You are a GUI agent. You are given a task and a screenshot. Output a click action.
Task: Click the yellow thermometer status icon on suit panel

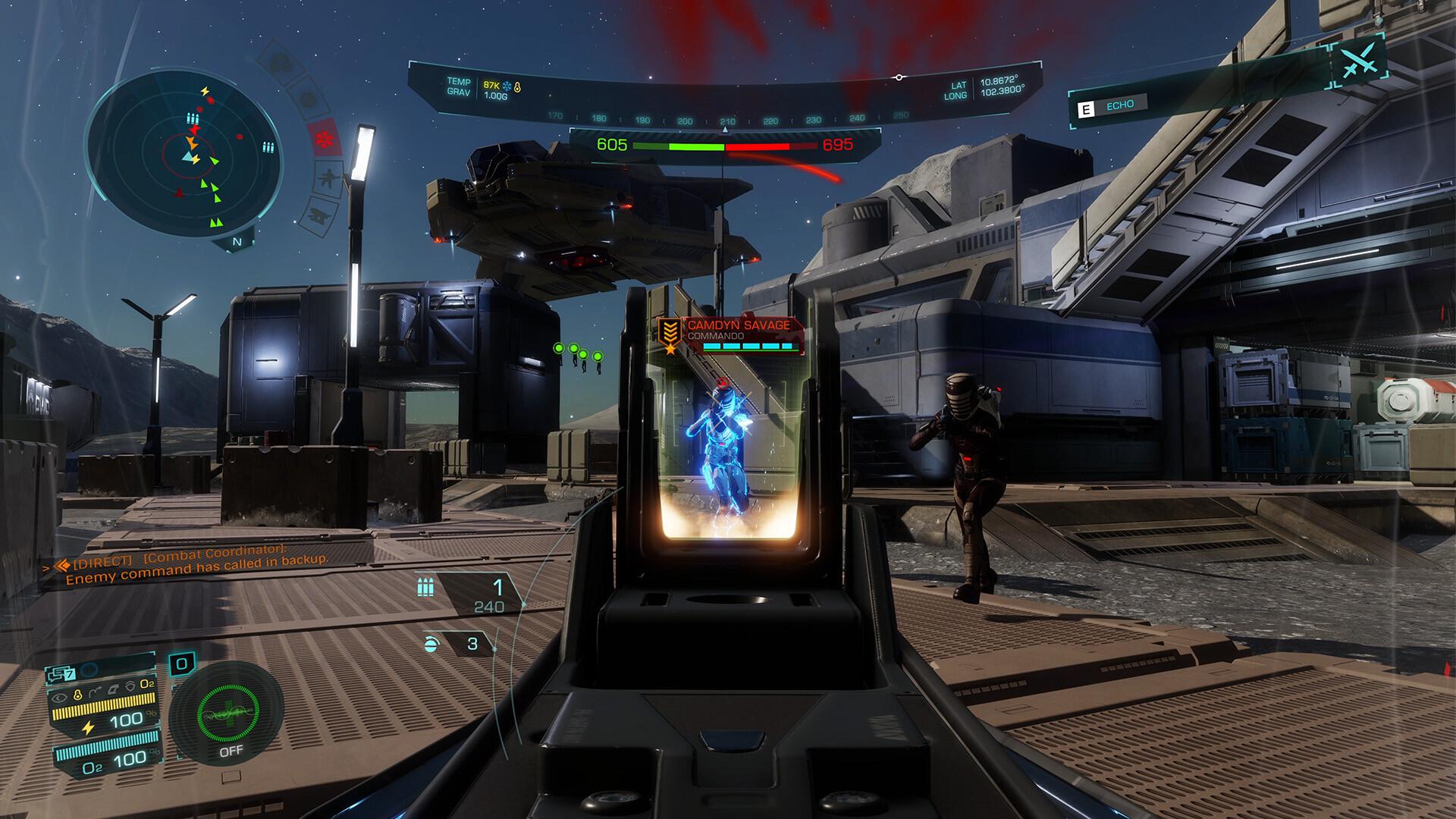(x=77, y=695)
